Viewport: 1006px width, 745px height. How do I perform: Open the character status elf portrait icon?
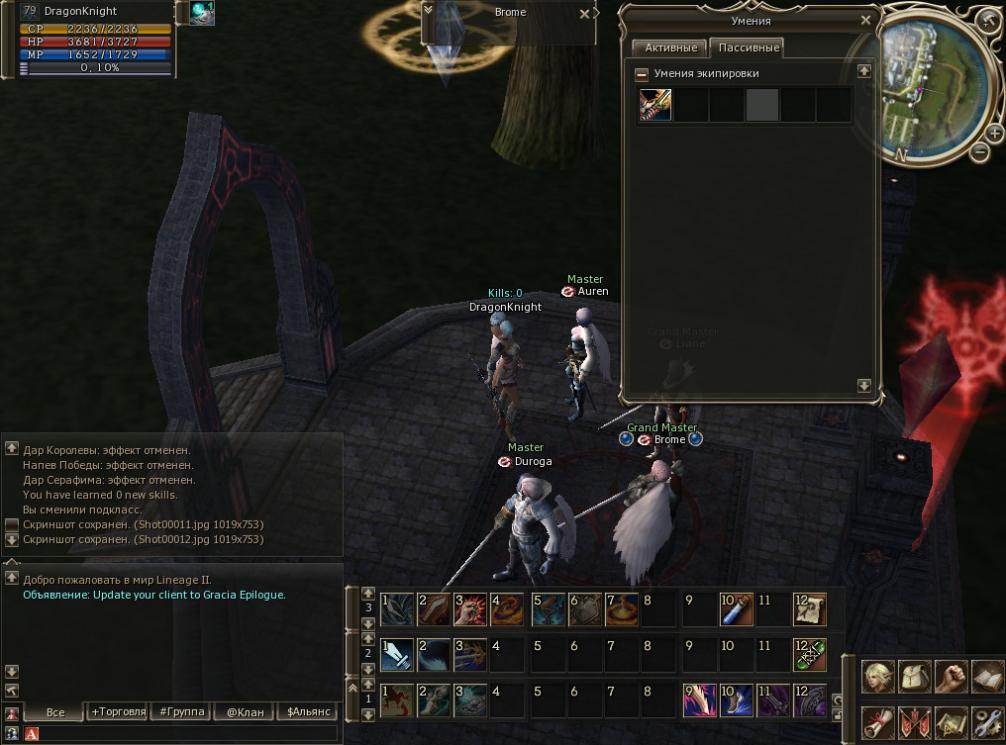878,677
